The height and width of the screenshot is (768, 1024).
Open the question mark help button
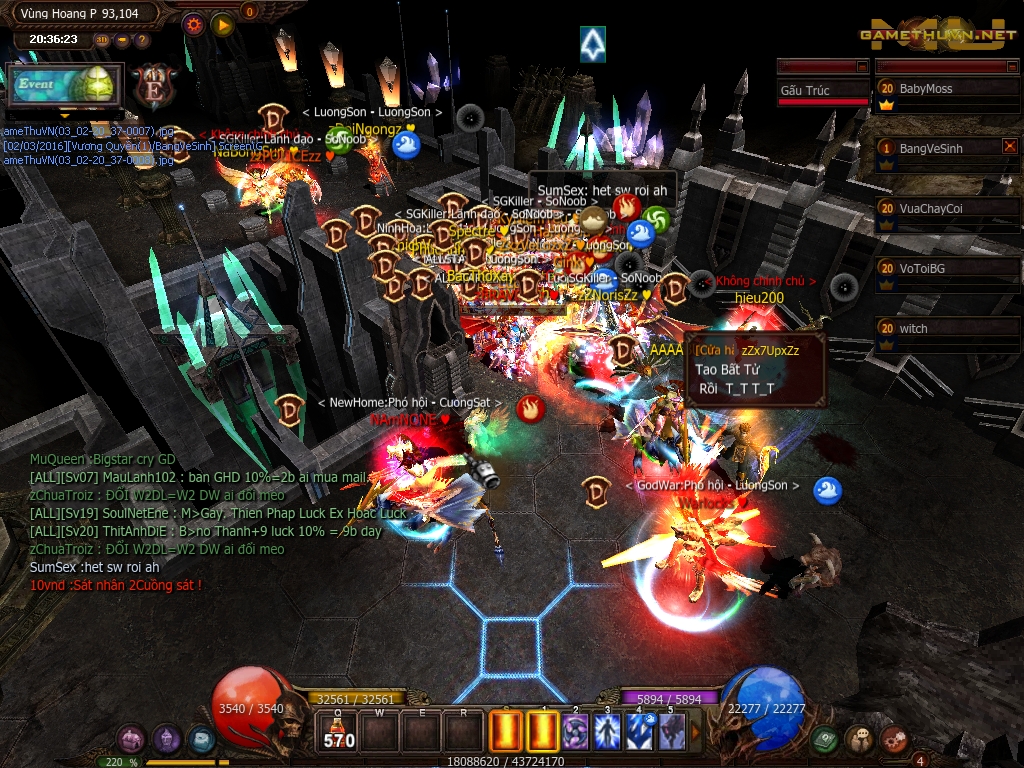(142, 41)
